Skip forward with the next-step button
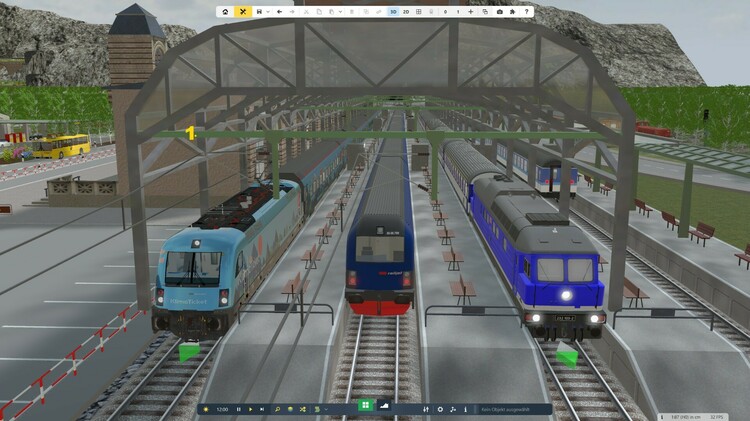 [x=262, y=409]
